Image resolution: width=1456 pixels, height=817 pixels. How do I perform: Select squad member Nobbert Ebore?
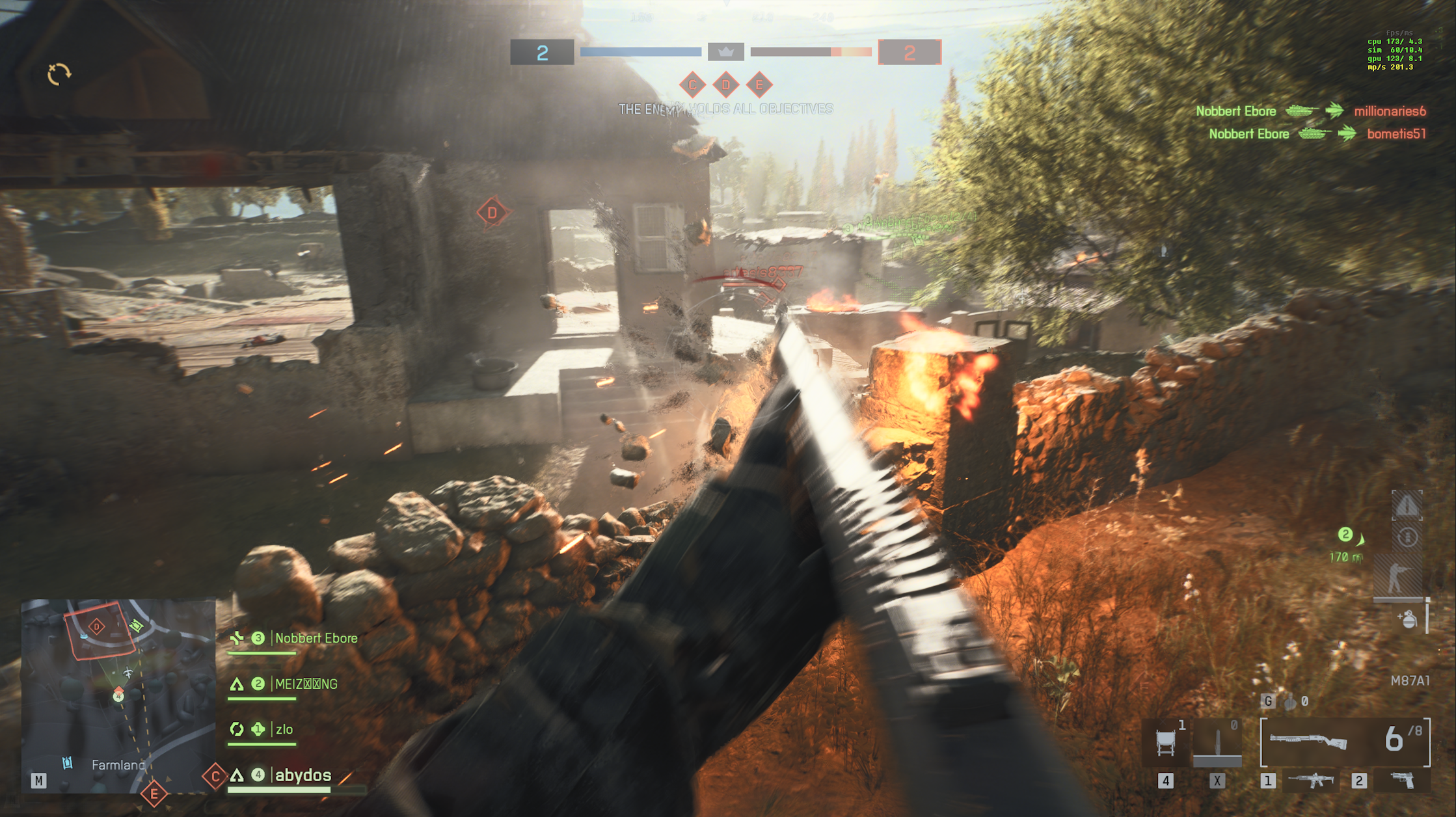(x=316, y=638)
